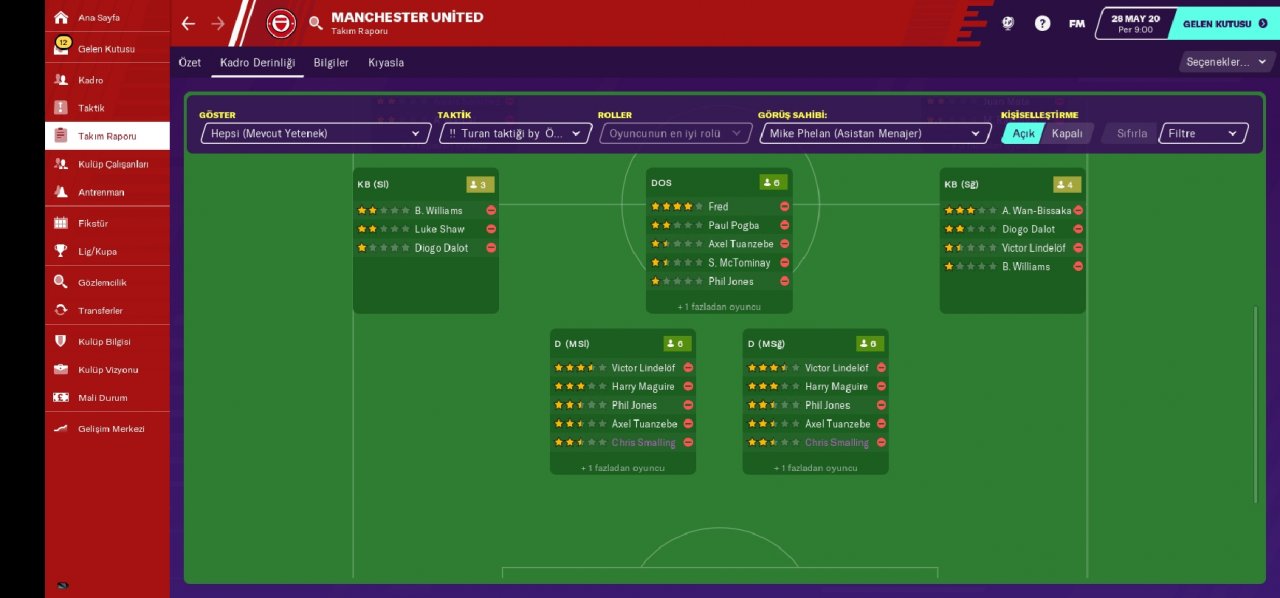Open the Göster ability dropdown
The image size is (1280, 598).
[x=315, y=133]
